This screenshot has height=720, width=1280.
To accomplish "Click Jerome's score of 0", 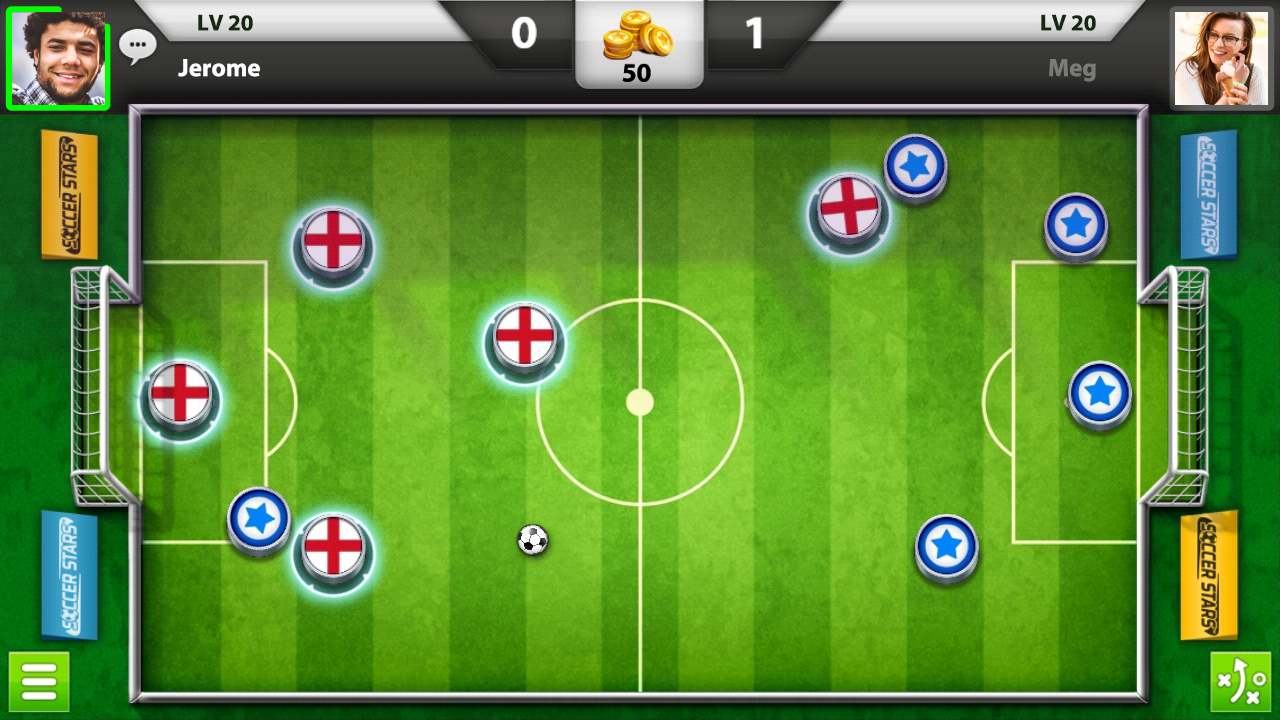I will coord(524,32).
